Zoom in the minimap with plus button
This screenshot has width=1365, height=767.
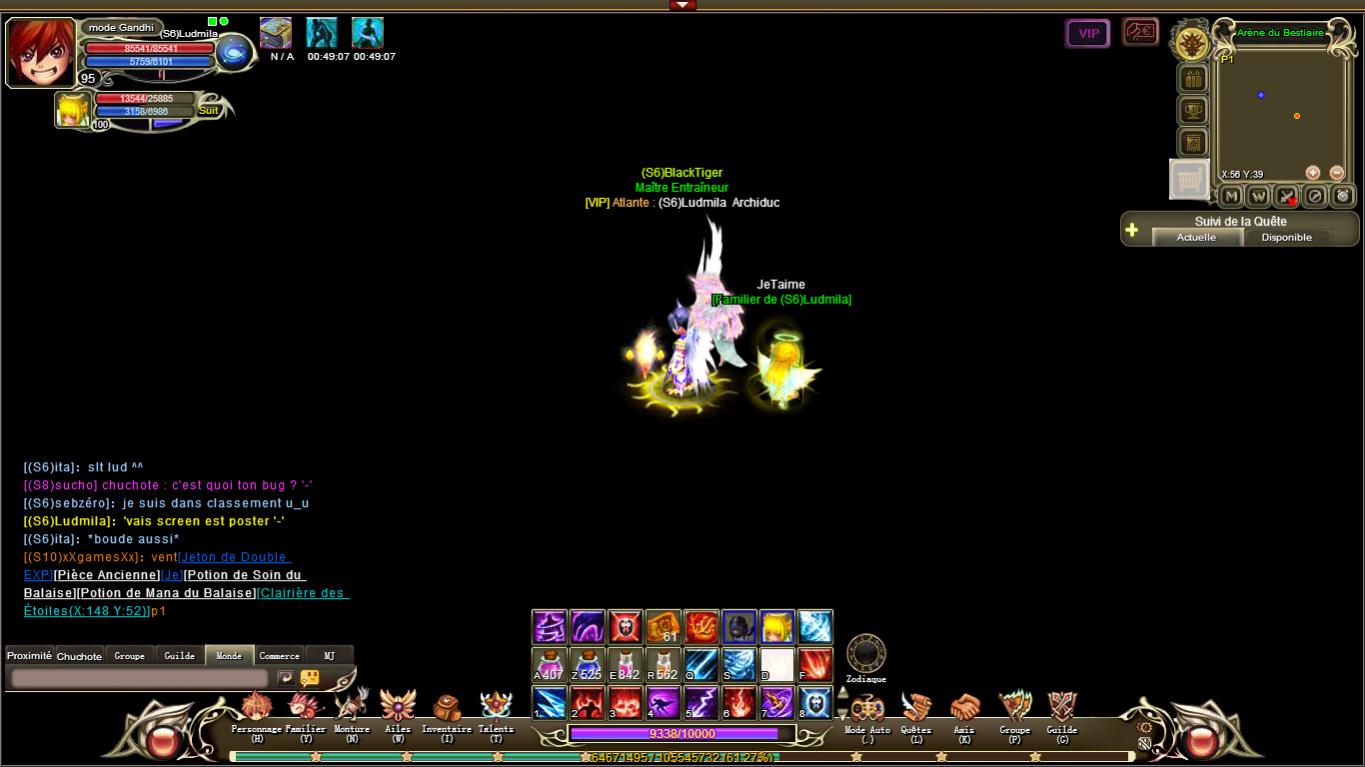pos(1313,173)
